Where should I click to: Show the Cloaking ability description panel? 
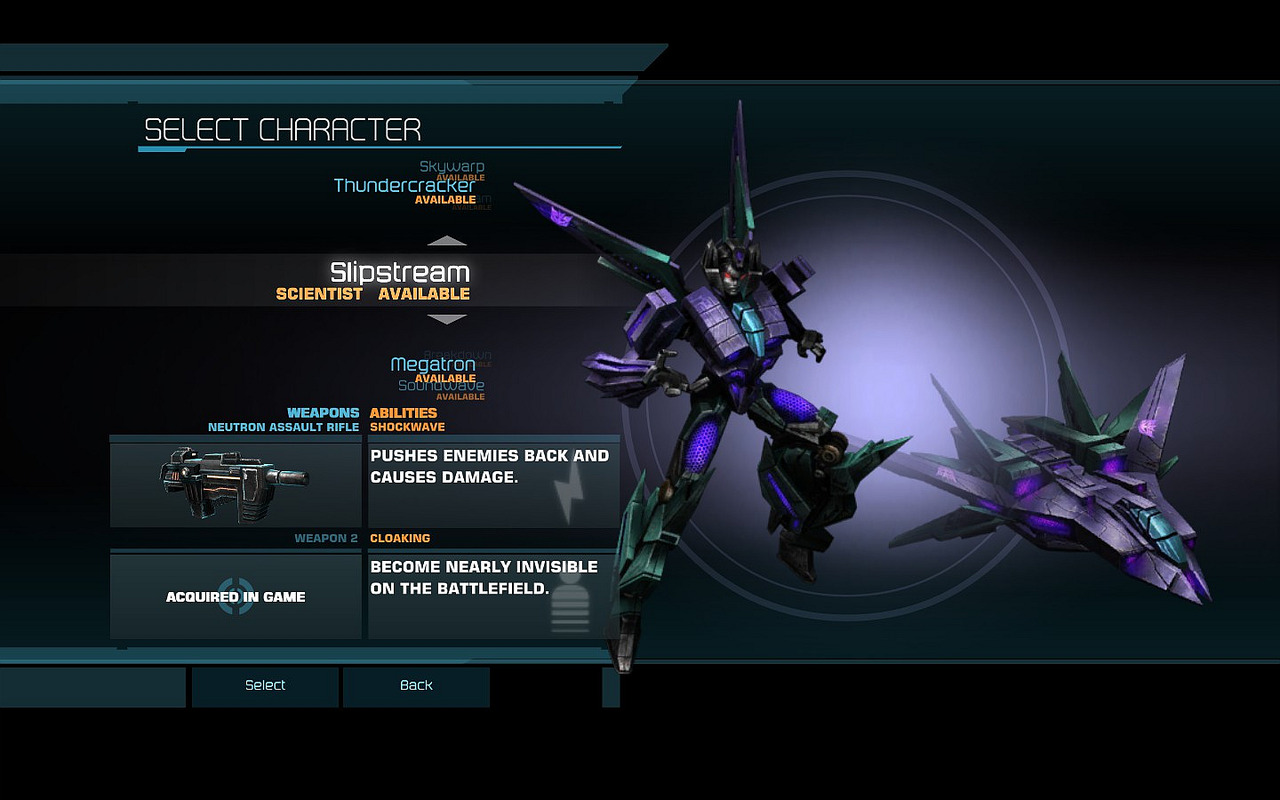point(494,596)
